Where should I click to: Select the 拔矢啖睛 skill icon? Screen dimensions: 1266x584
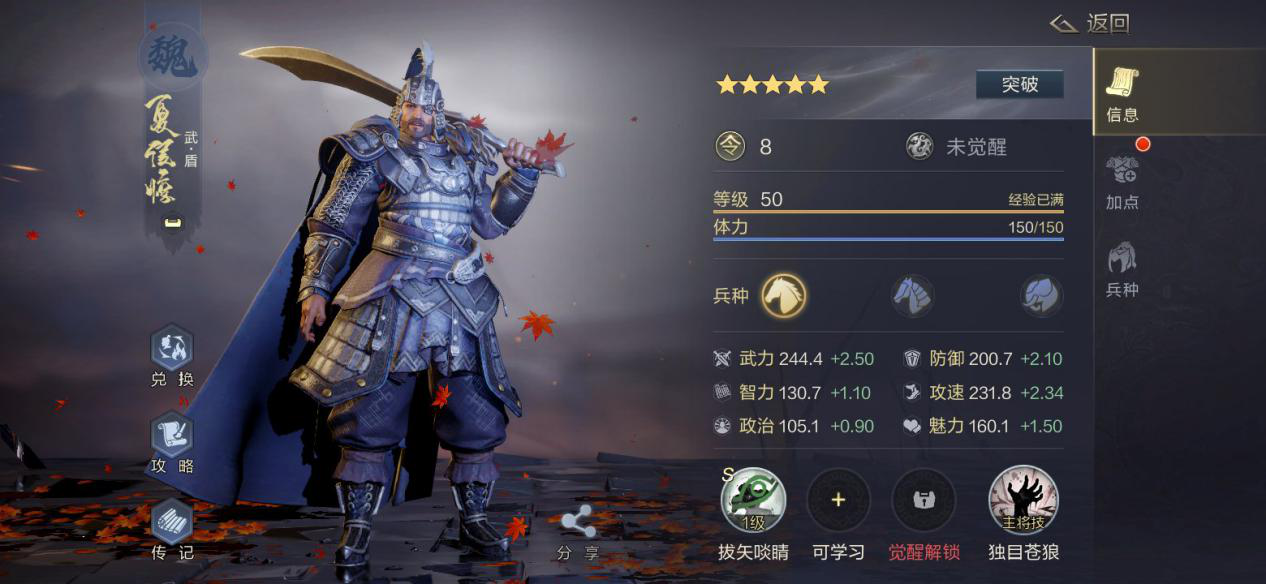753,500
